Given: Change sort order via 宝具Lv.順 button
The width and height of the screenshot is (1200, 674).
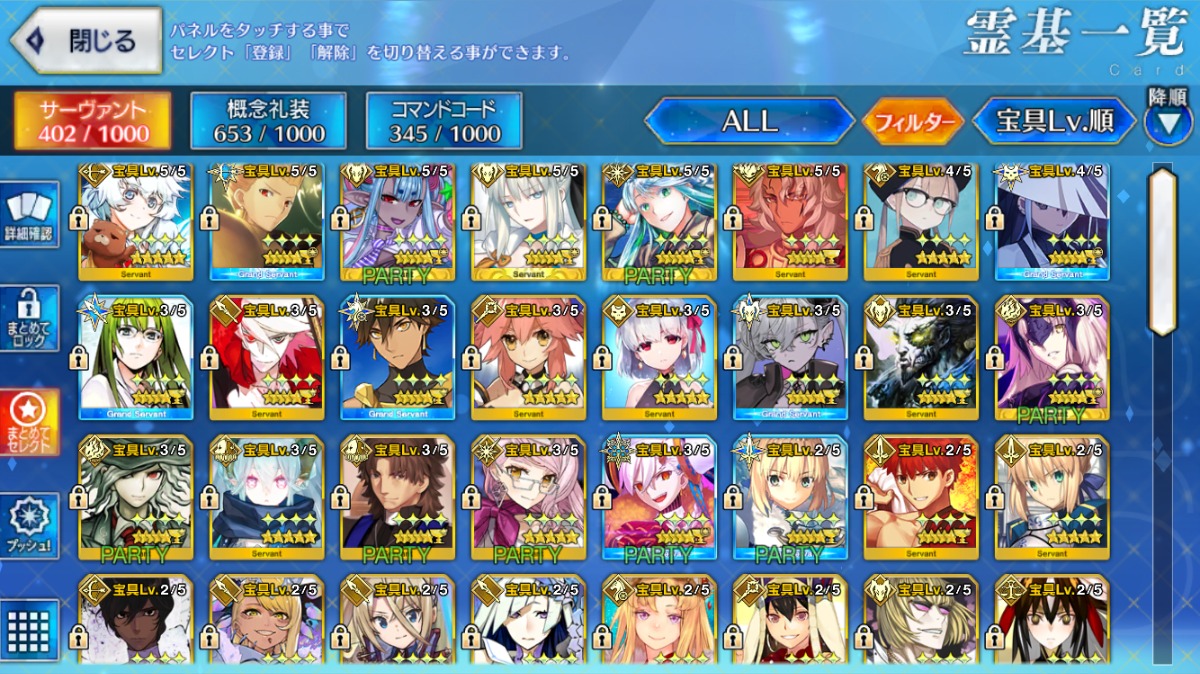Looking at the screenshot, I should (1054, 122).
